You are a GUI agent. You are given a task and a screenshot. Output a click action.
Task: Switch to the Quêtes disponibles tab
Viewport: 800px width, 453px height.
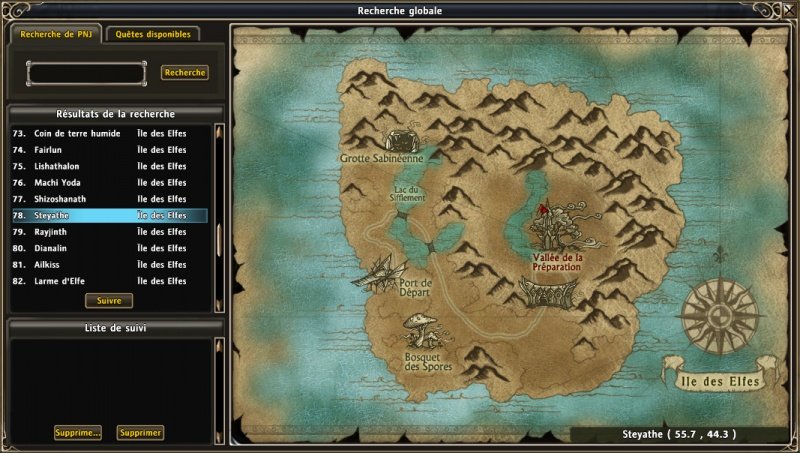point(152,34)
